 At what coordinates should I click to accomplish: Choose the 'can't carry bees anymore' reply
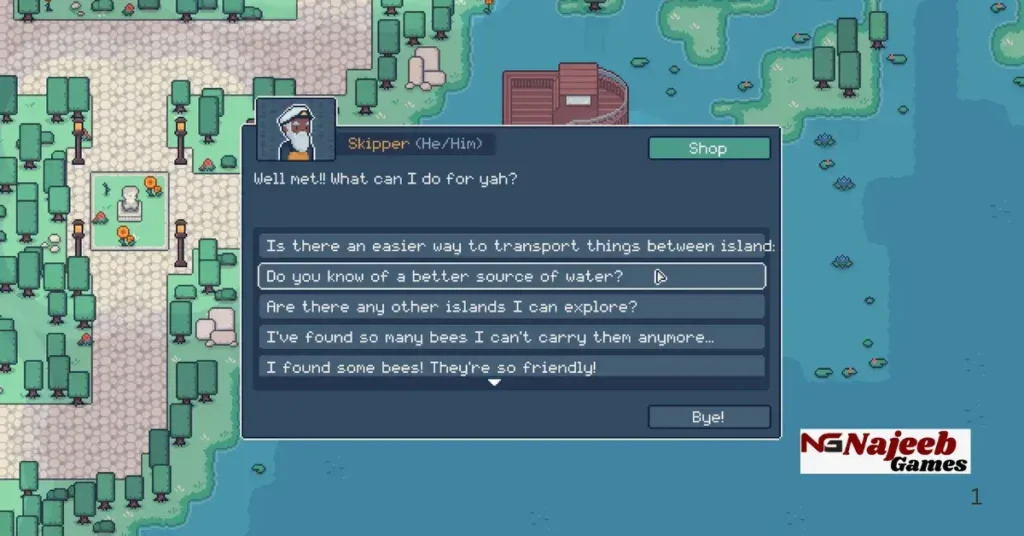pos(512,337)
